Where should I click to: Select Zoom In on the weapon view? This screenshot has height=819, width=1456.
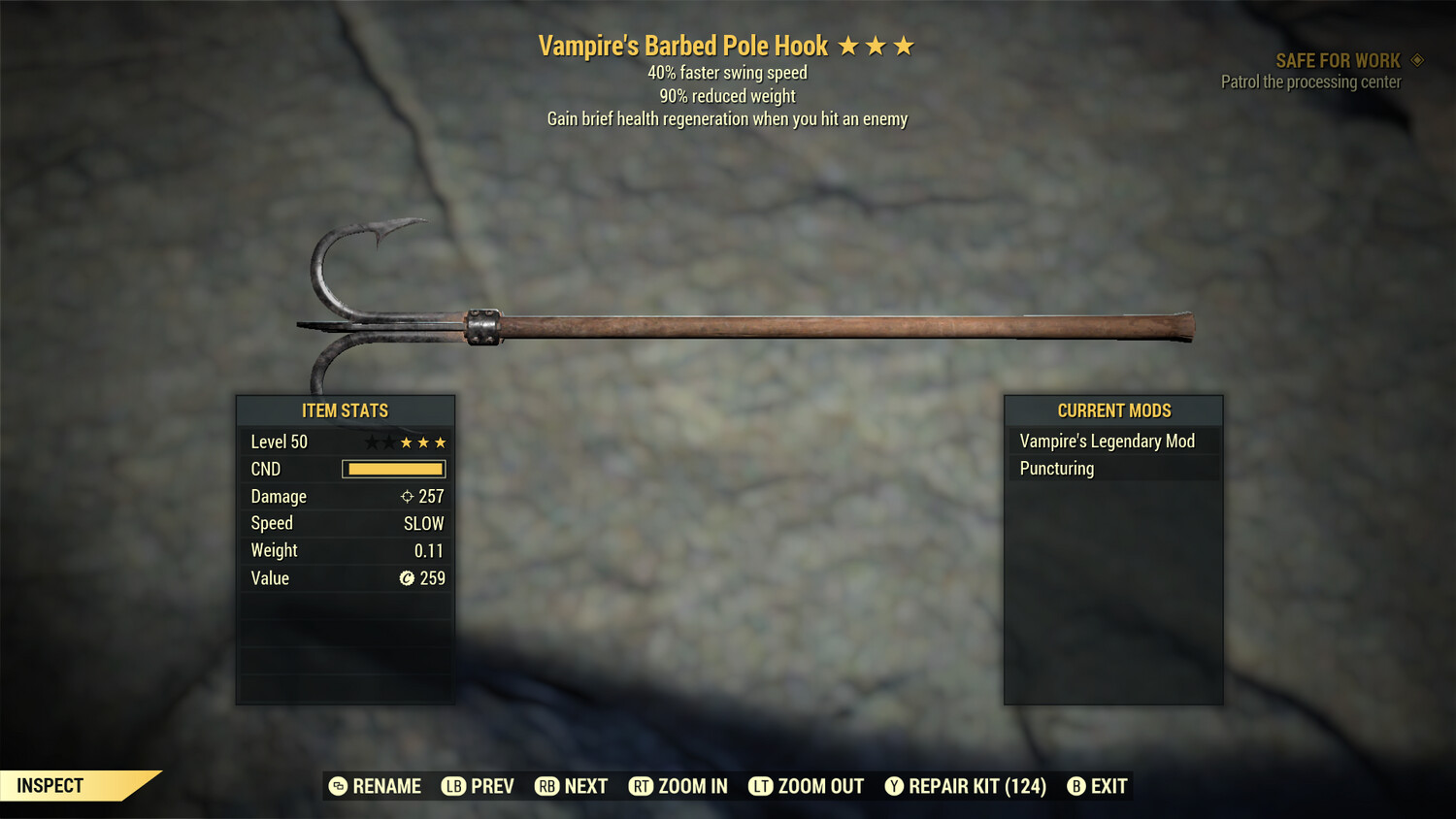pyautogui.click(x=678, y=786)
